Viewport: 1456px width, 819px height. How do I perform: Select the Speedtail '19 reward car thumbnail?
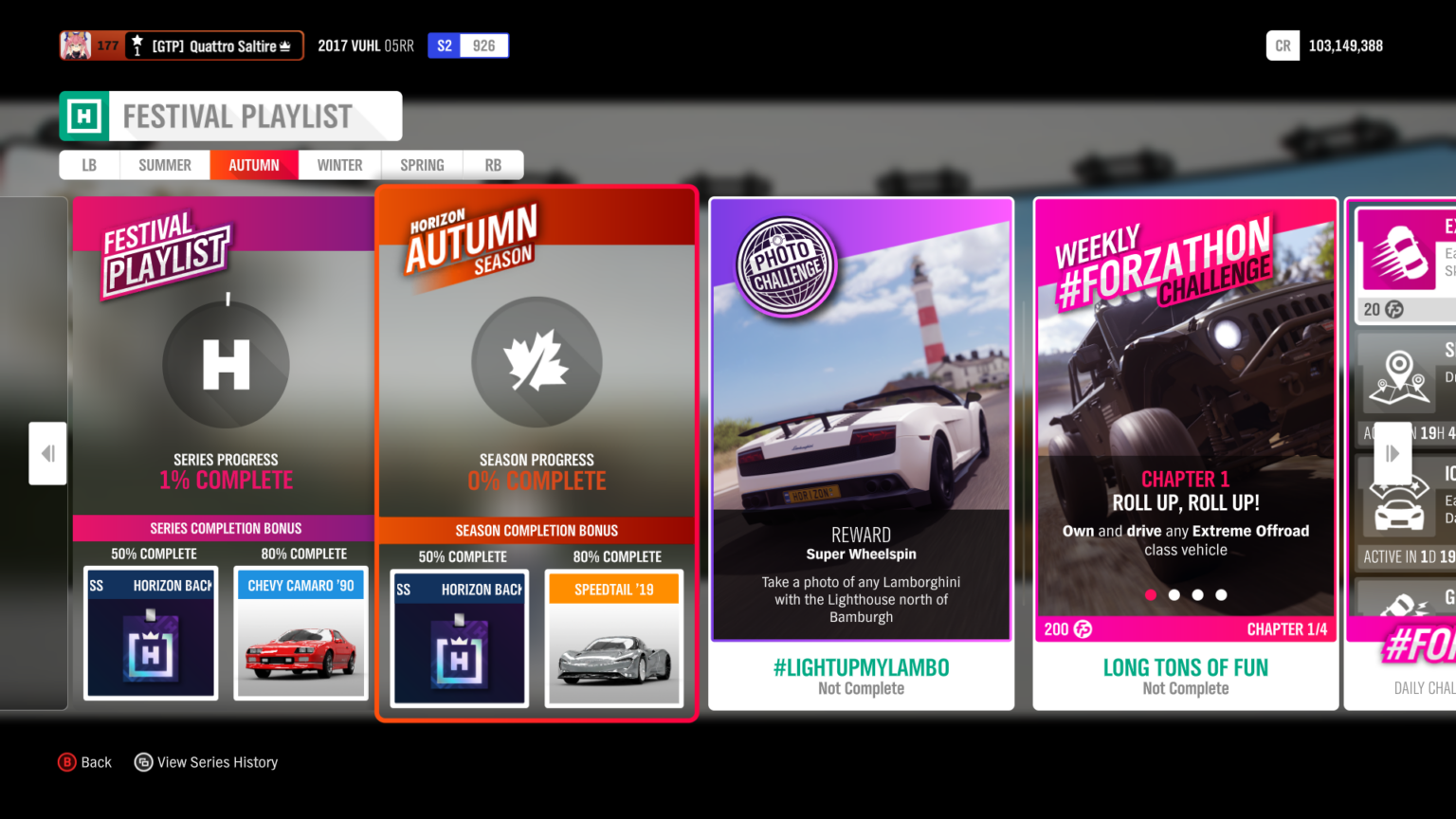tap(612, 638)
